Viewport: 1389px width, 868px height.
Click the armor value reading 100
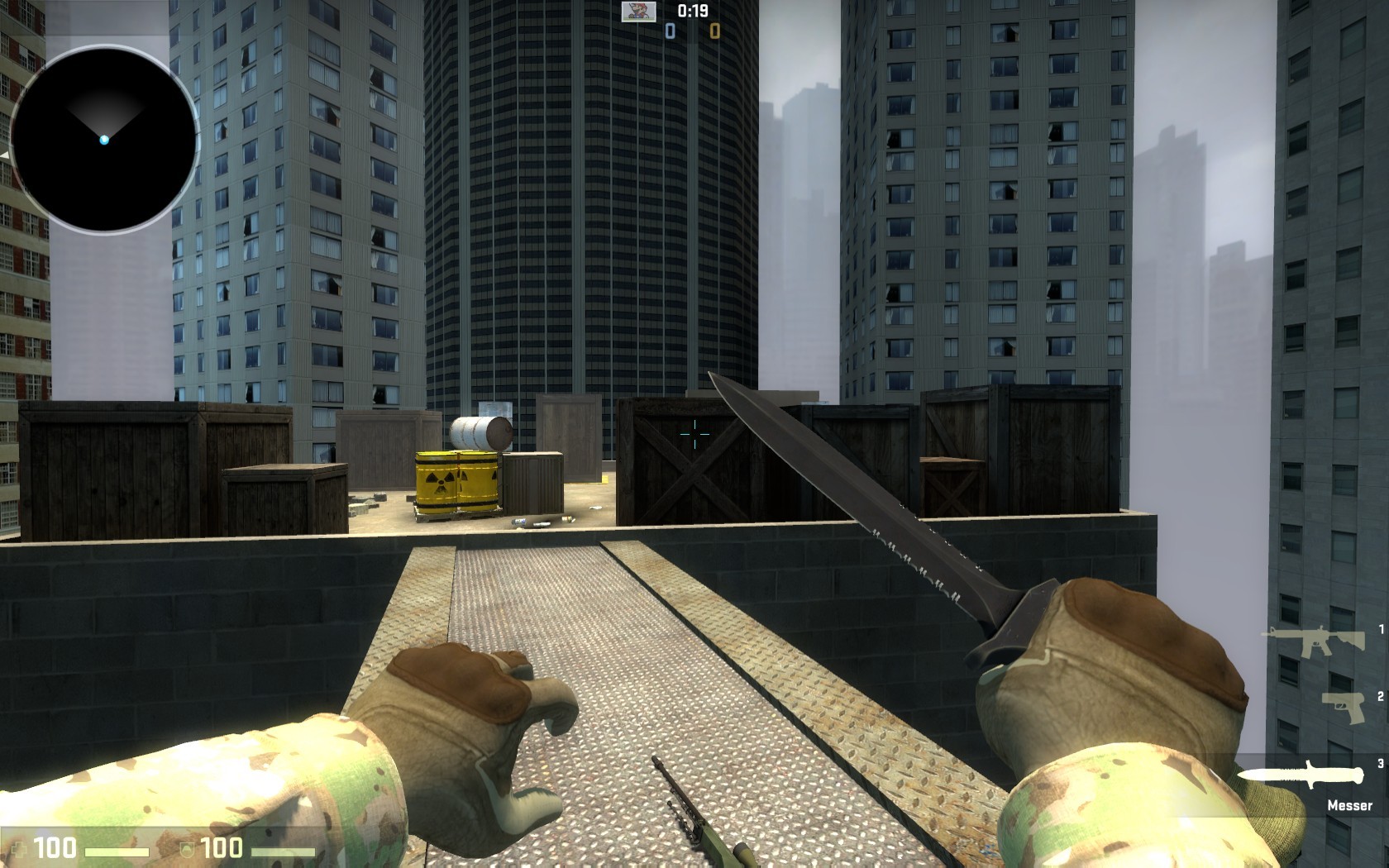tap(222, 847)
